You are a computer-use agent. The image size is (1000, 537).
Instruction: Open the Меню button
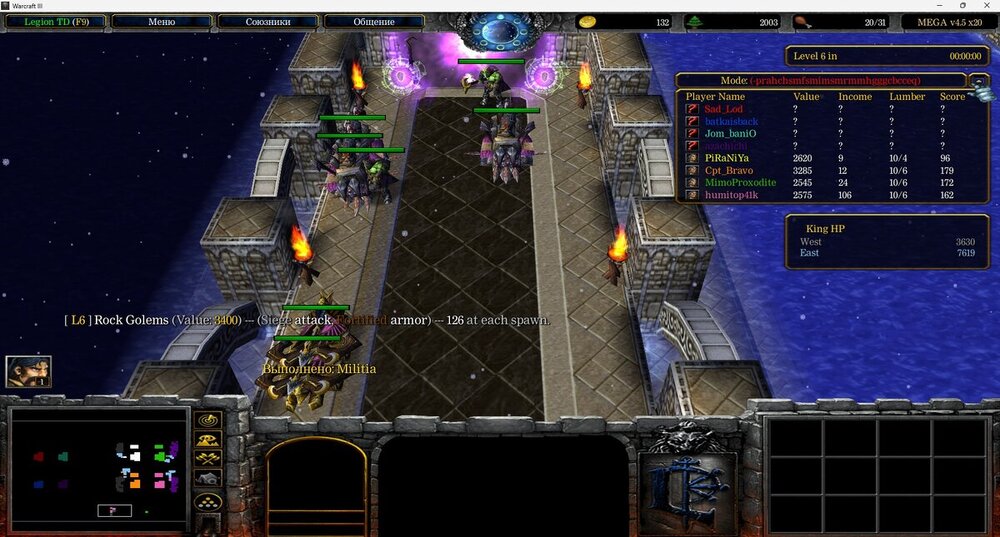click(161, 21)
